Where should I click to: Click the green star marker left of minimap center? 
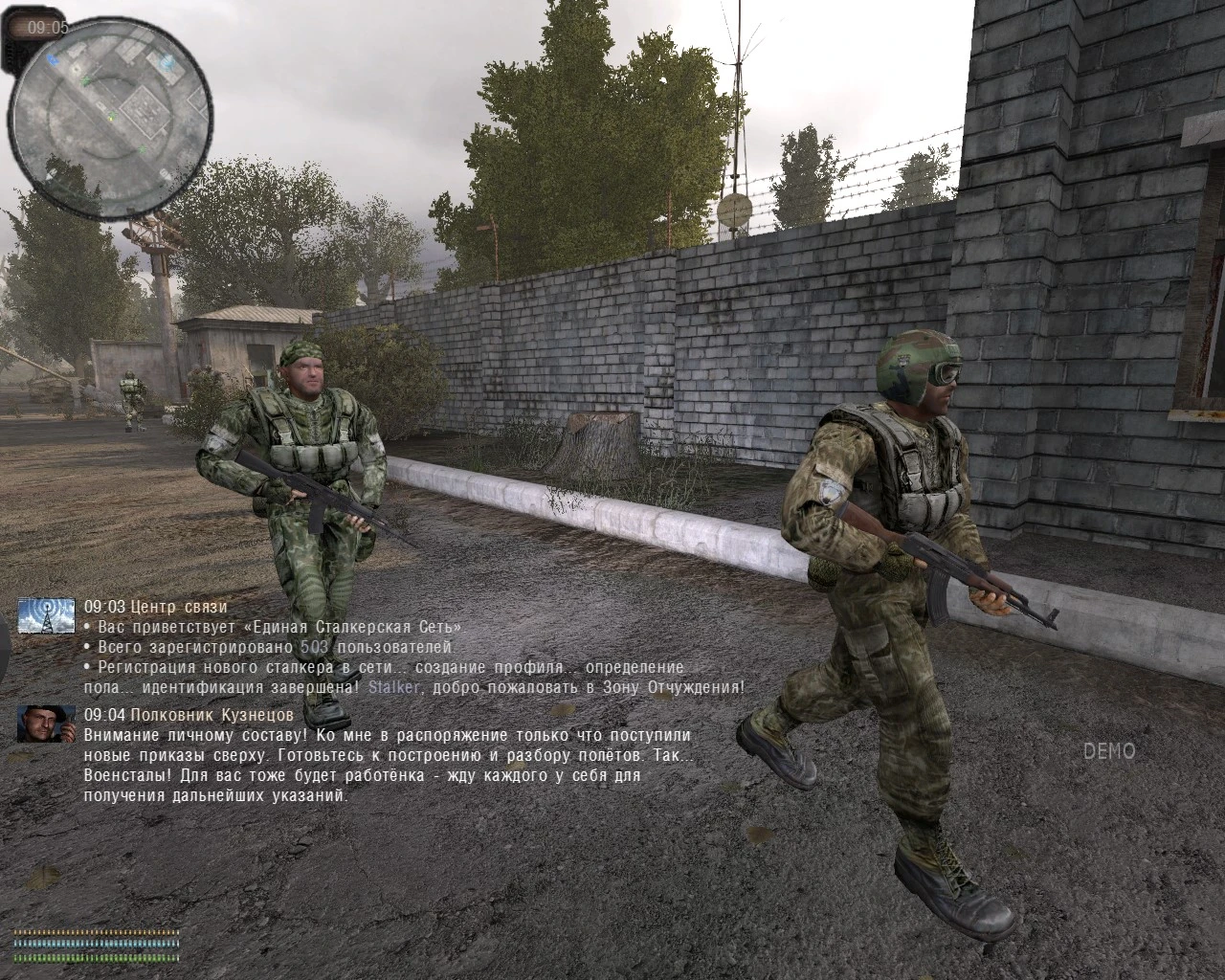(x=84, y=80)
